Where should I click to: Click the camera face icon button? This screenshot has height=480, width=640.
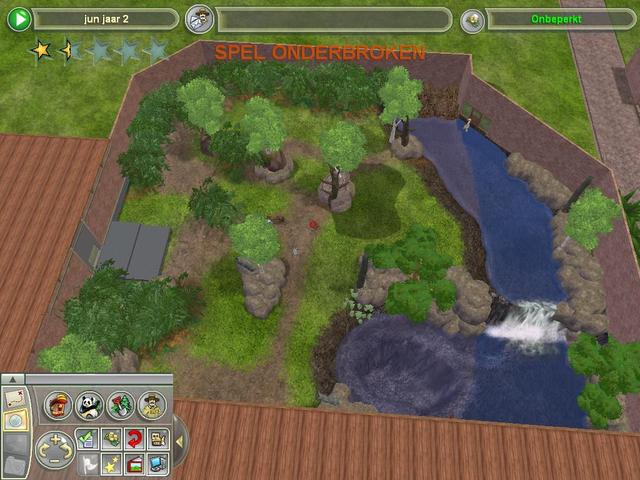(158, 438)
